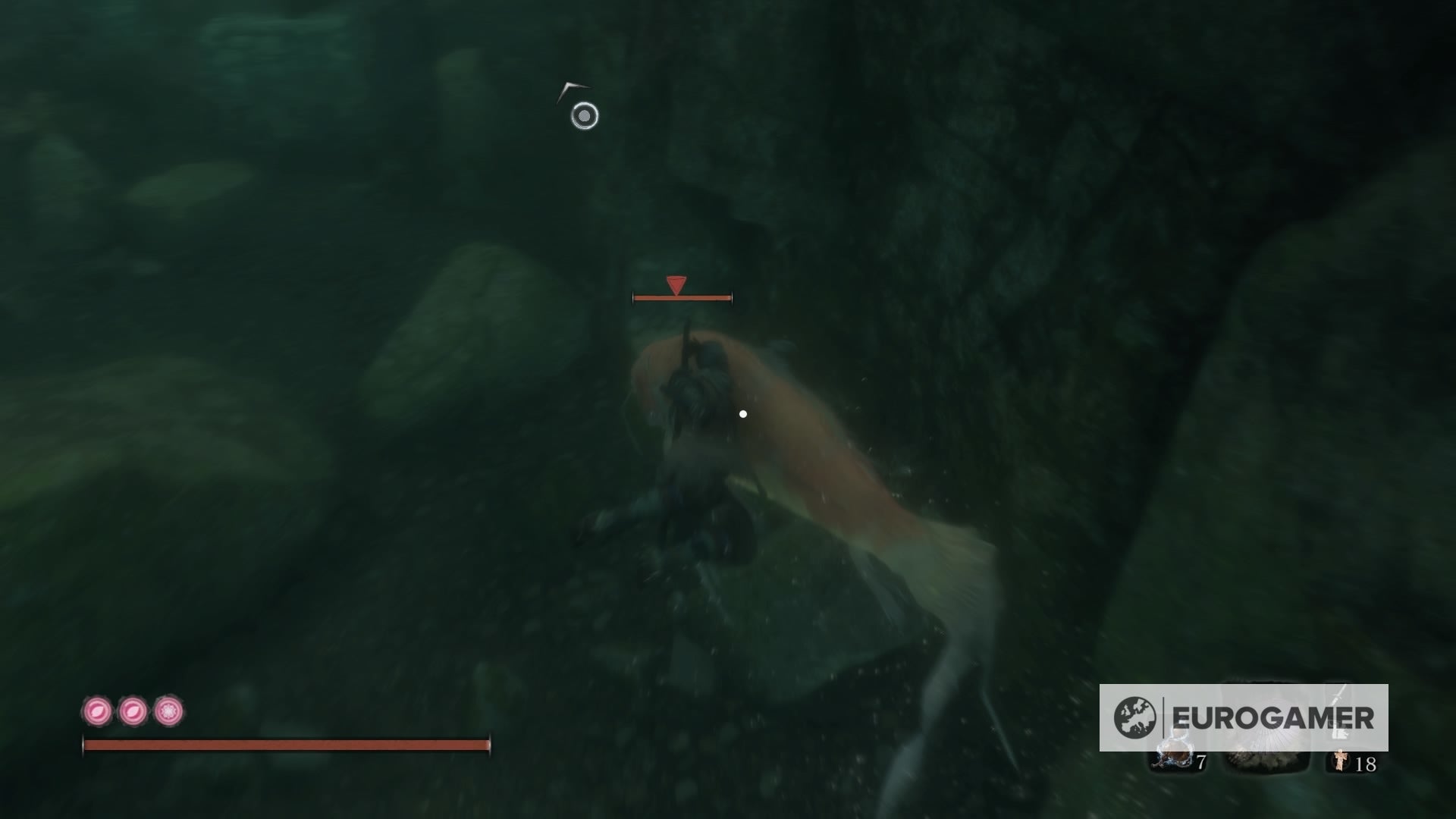
Task: Toggle the red triangle danger marker
Action: pos(676,284)
